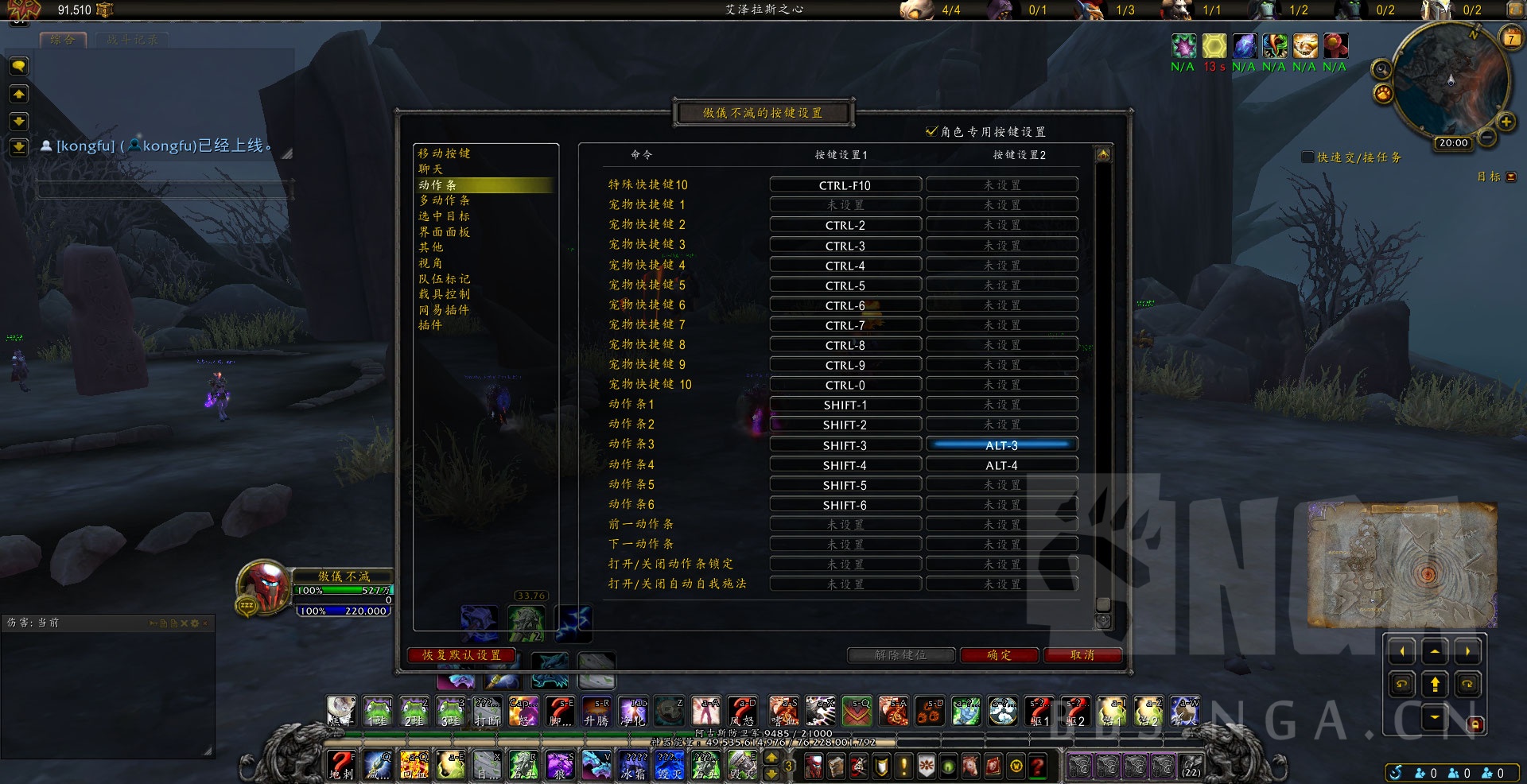Click the 解除键位 unbind button

click(900, 655)
